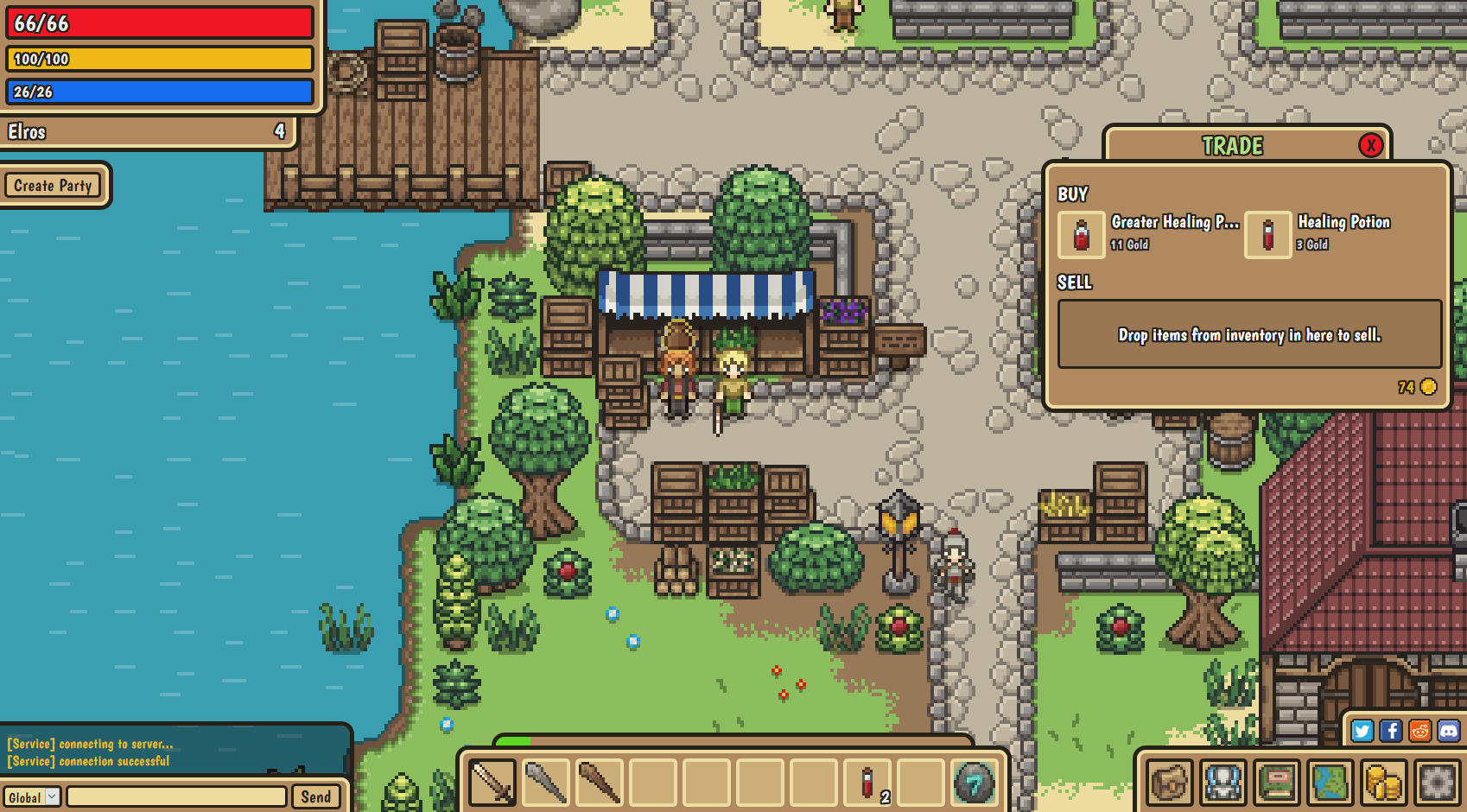Buy the 3 Gold Healing Potion
The width and height of the screenshot is (1467, 812).
[1267, 235]
